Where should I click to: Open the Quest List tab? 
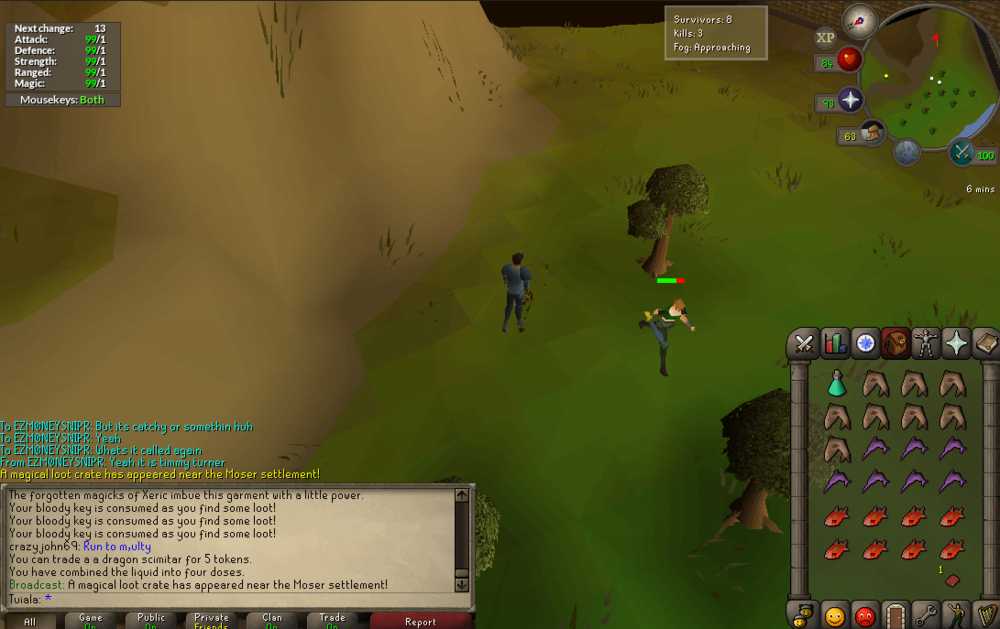point(866,344)
